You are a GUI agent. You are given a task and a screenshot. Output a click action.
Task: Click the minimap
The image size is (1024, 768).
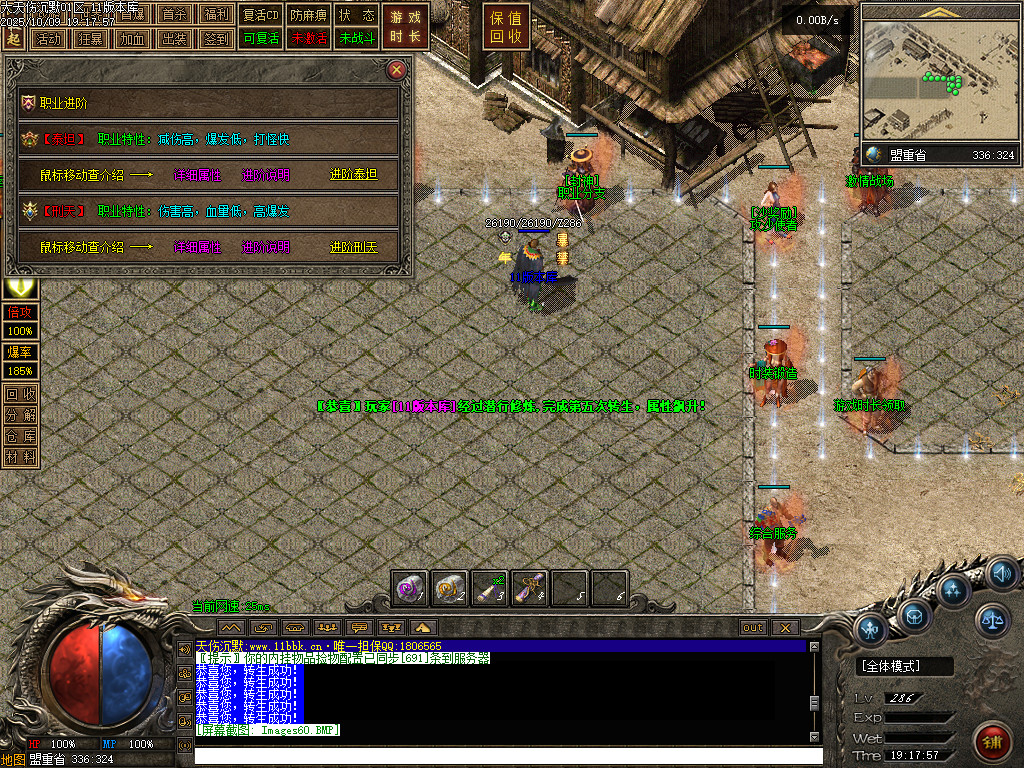(x=937, y=80)
